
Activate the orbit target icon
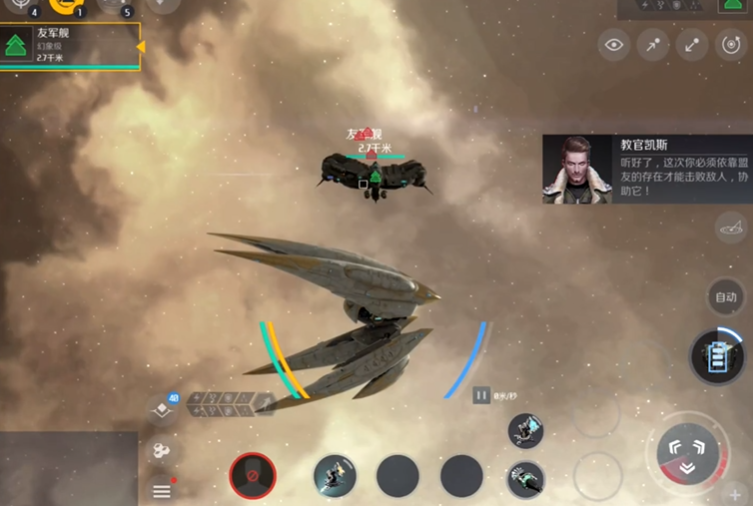pyautogui.click(x=731, y=44)
